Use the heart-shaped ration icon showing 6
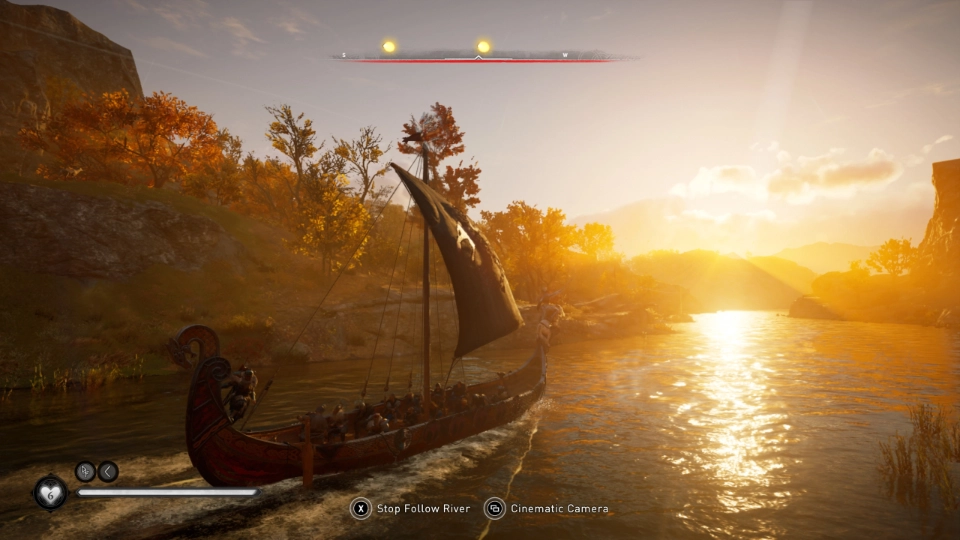Screen dimensions: 960x540 [50, 491]
